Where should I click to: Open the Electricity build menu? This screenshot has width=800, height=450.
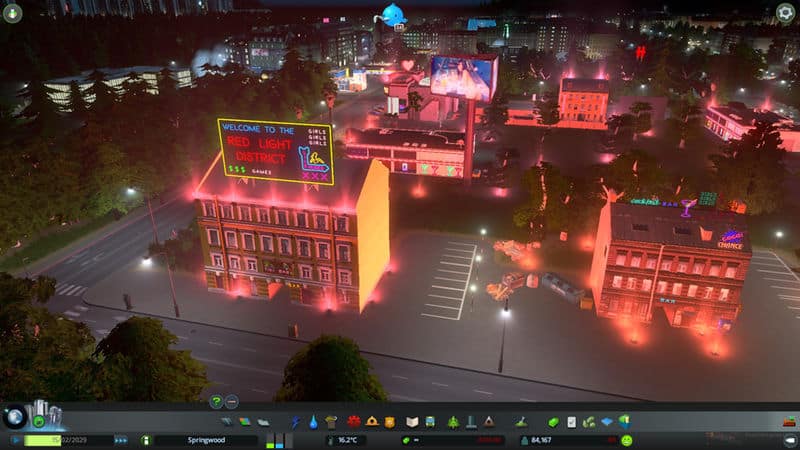pos(296,422)
